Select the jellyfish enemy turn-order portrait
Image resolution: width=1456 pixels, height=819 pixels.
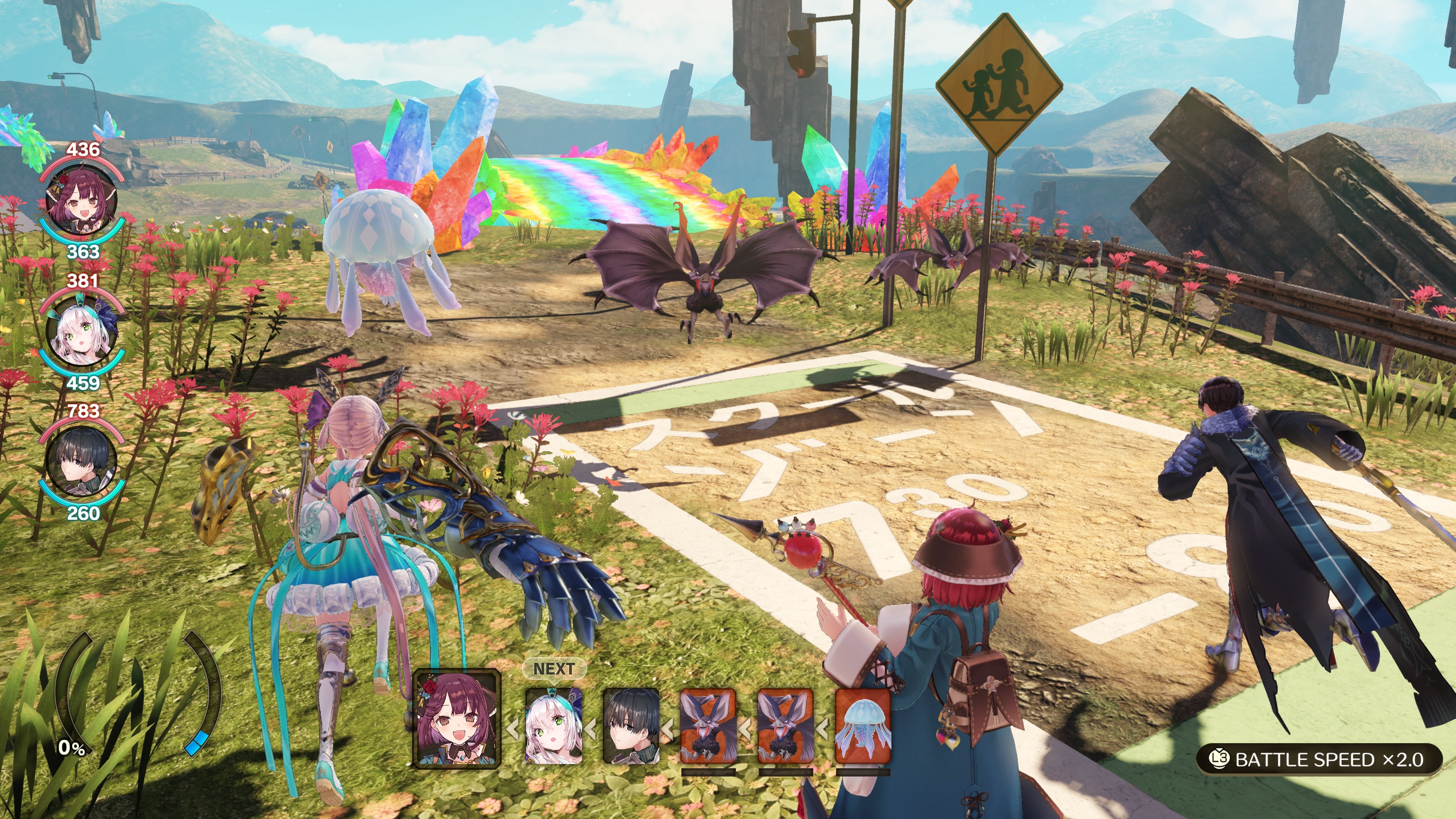coord(863,726)
